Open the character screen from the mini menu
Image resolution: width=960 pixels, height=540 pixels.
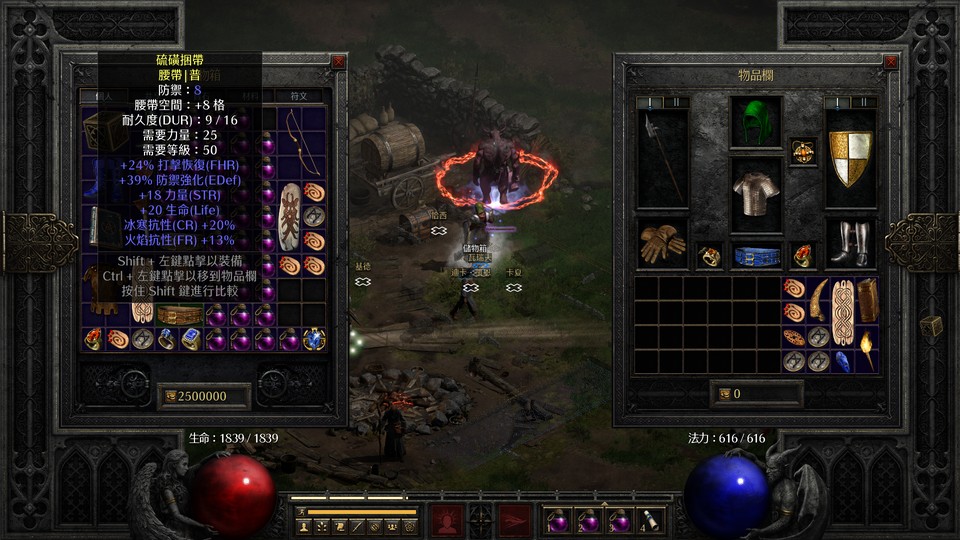click(x=303, y=525)
